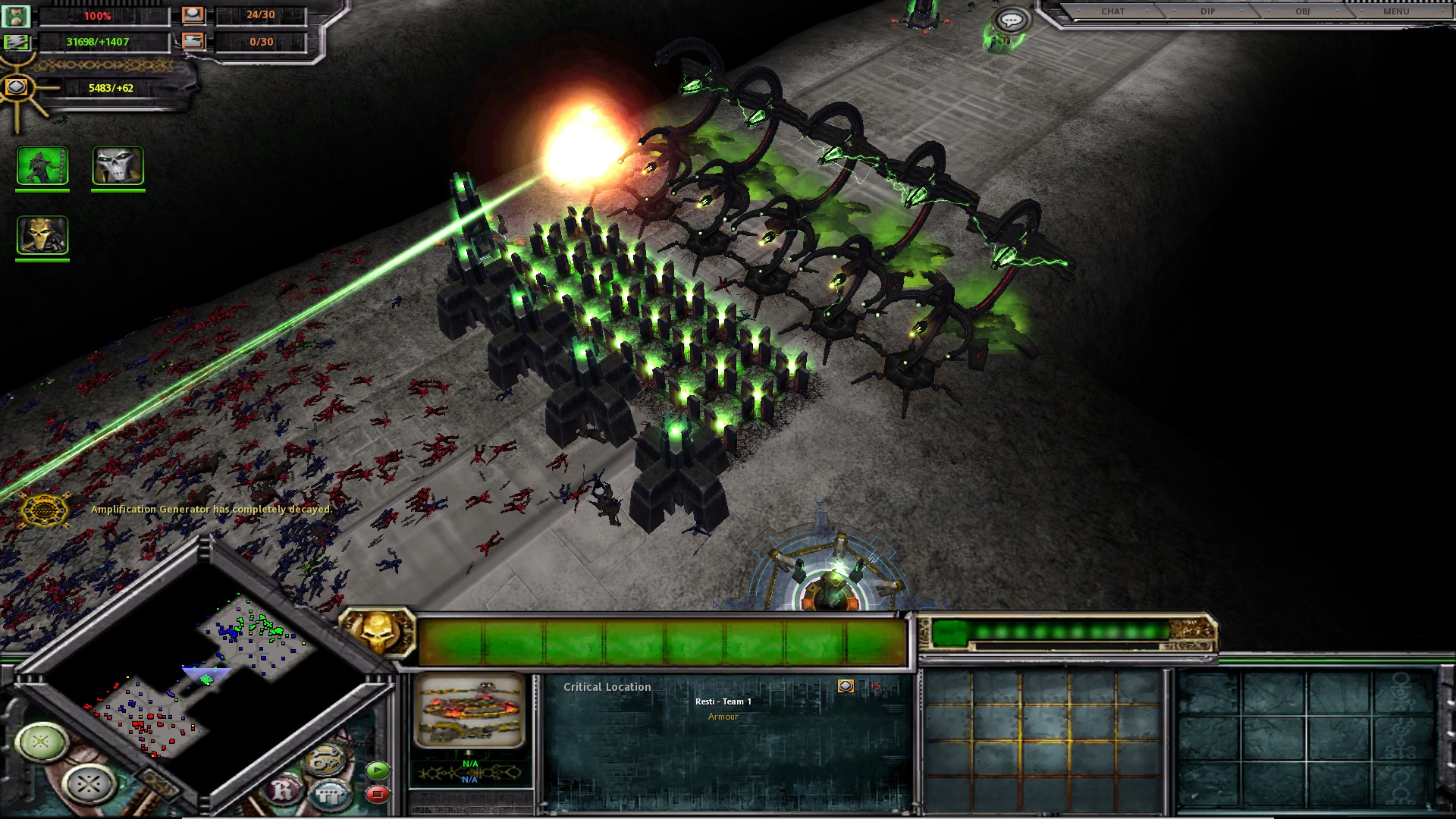
Task: Click the small green play arrow button
Action: point(377,770)
